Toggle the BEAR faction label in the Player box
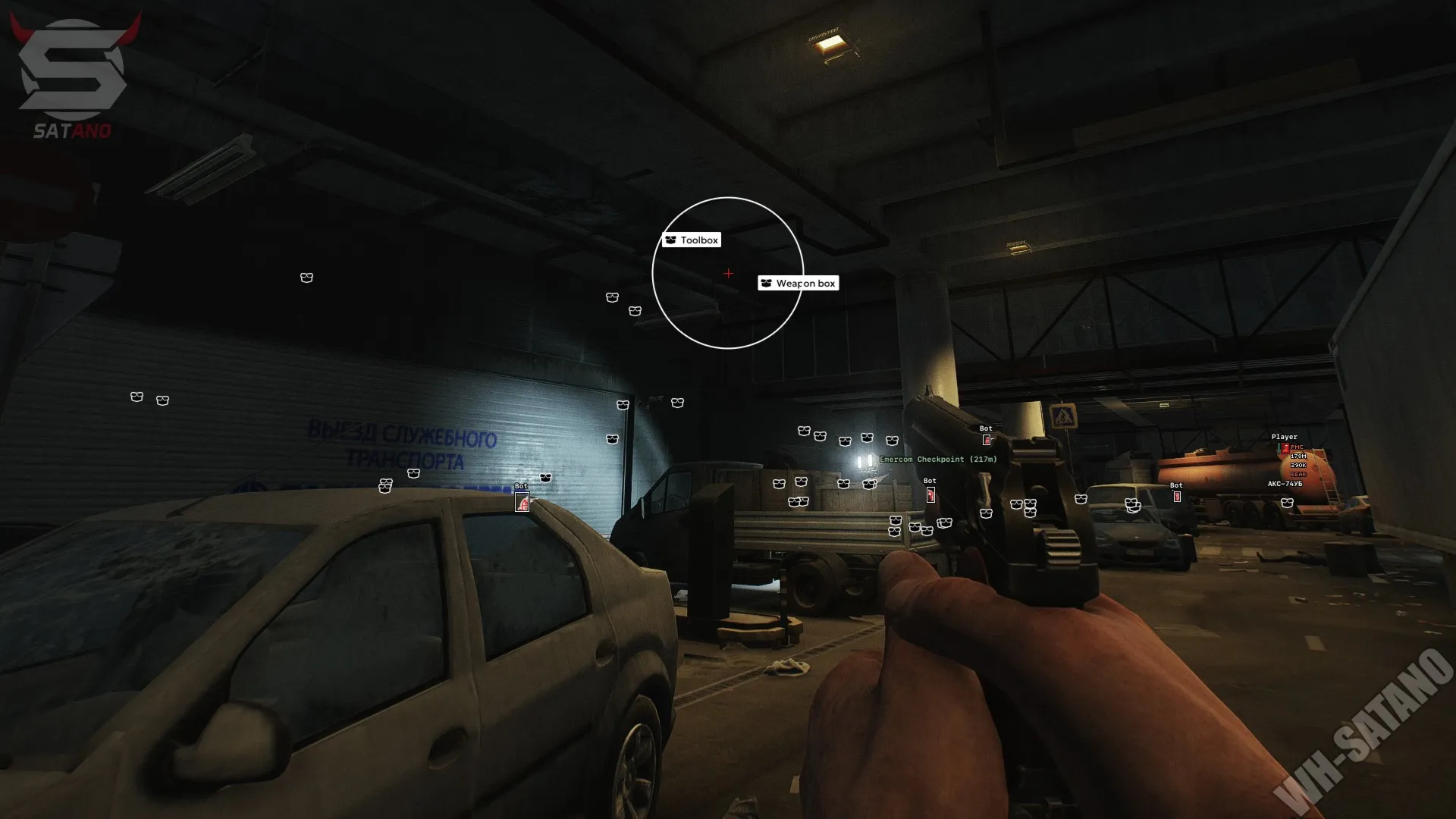Image resolution: width=1456 pixels, height=819 pixels. click(1297, 474)
